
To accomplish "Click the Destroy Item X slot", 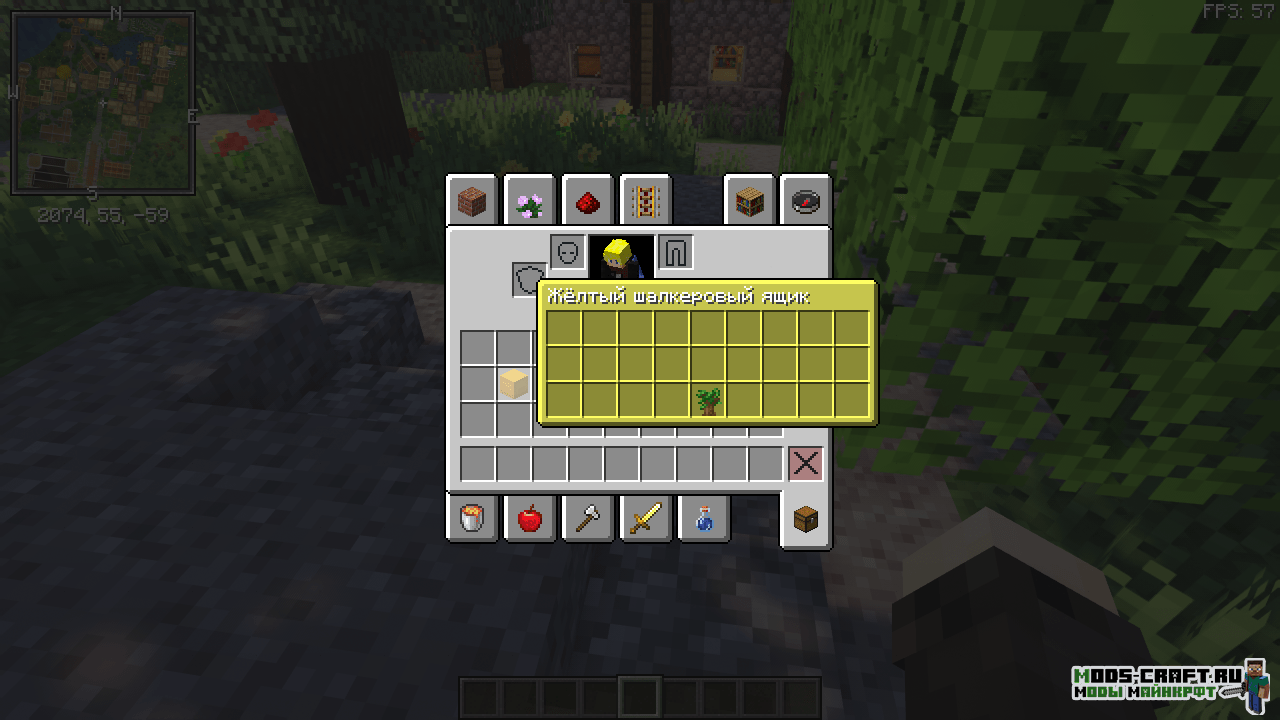I will tap(806, 464).
